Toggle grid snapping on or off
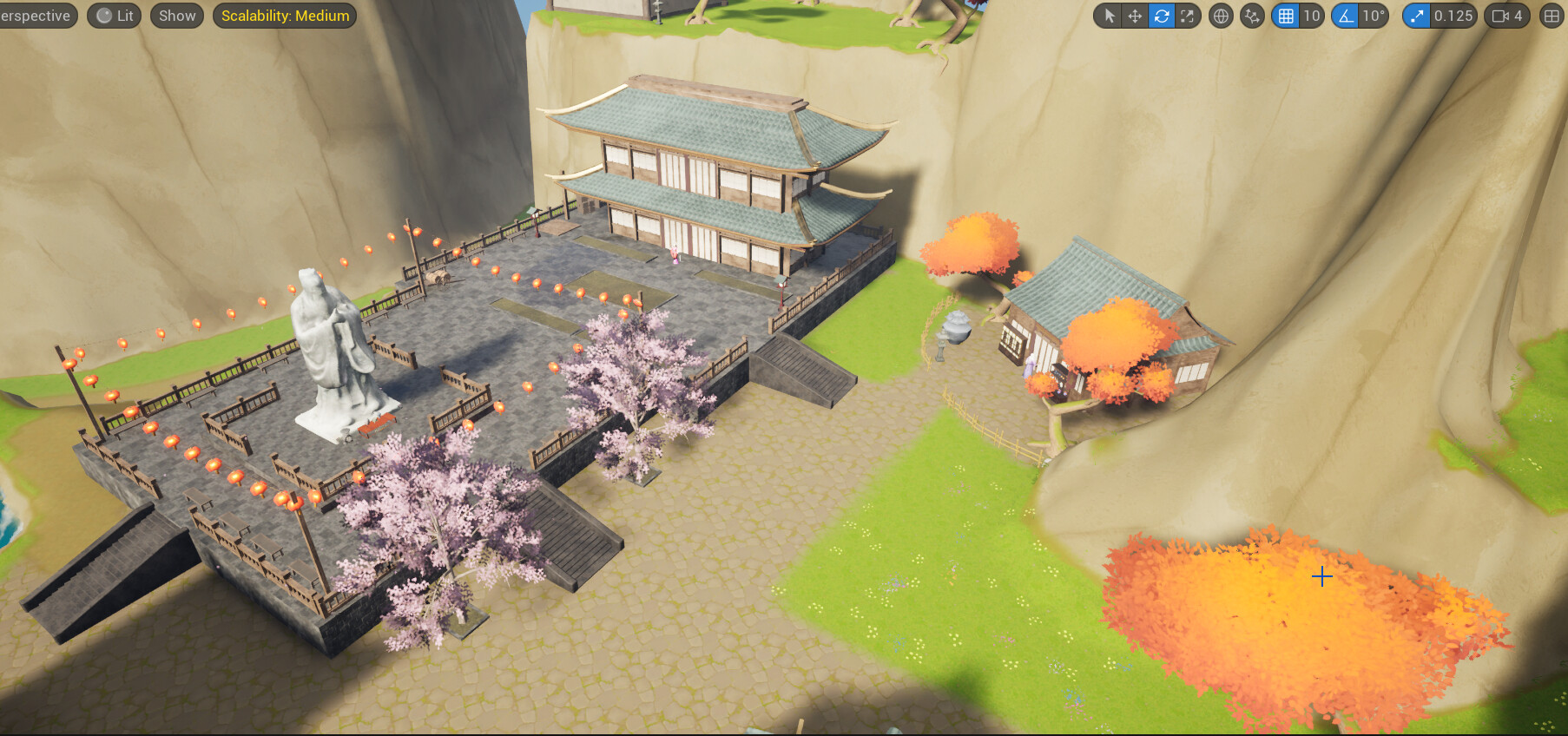This screenshot has height=736, width=1568. 1286,16
